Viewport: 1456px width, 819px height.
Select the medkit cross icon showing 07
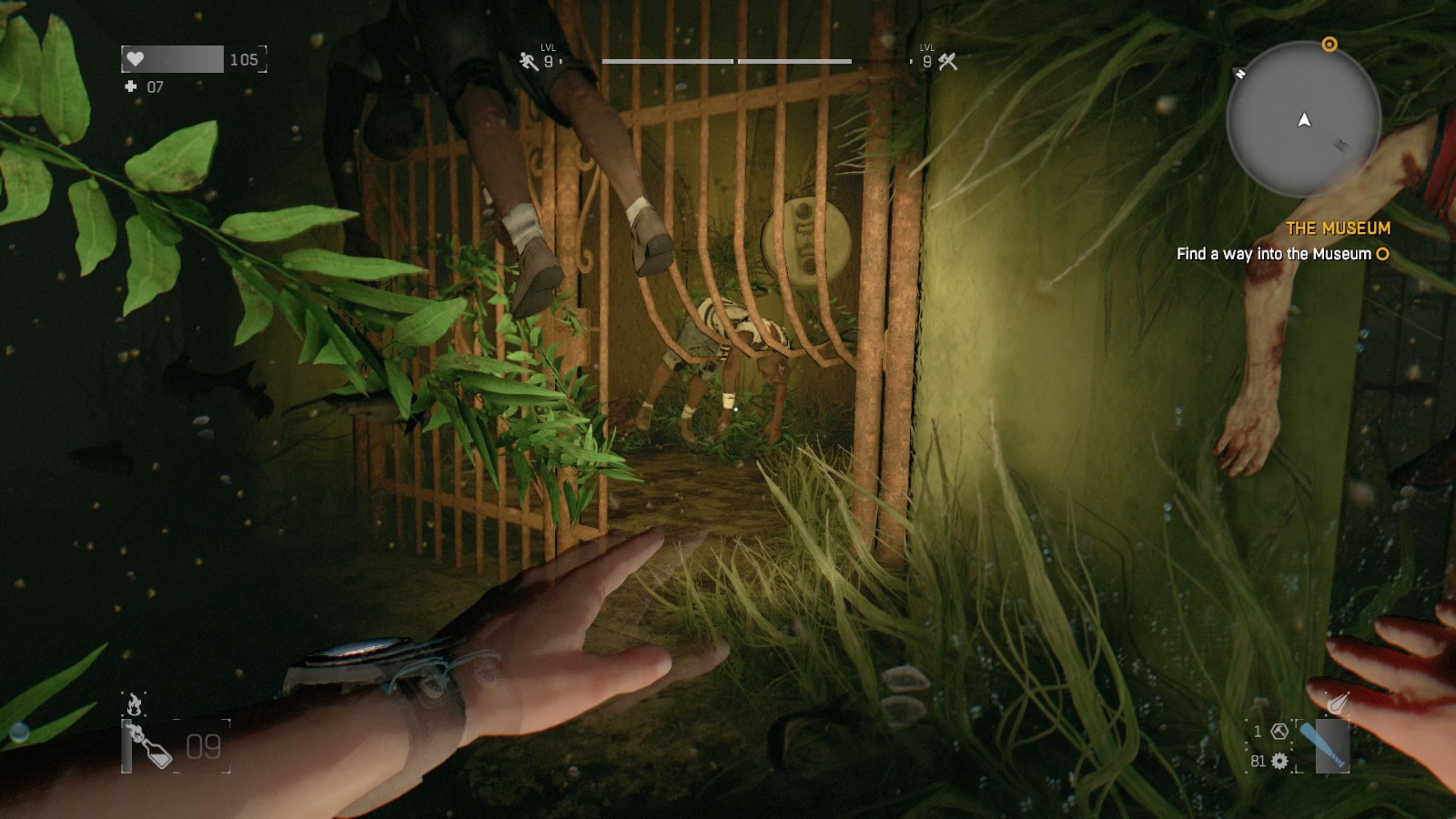[128, 86]
